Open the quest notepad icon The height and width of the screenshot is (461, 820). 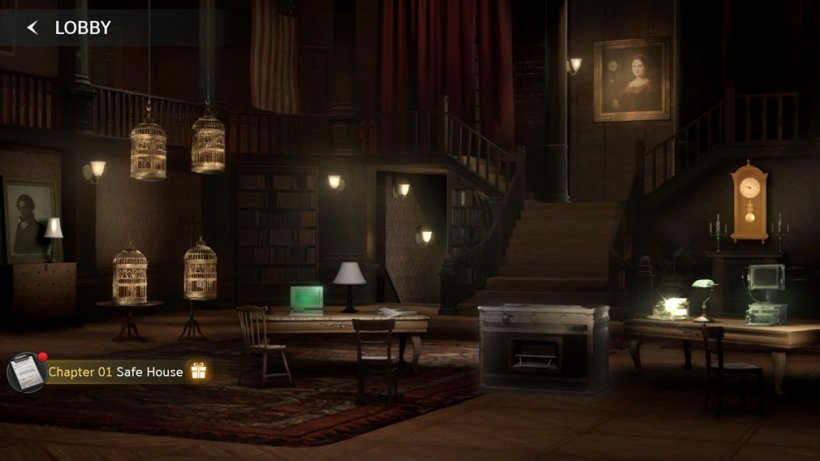coord(25,372)
